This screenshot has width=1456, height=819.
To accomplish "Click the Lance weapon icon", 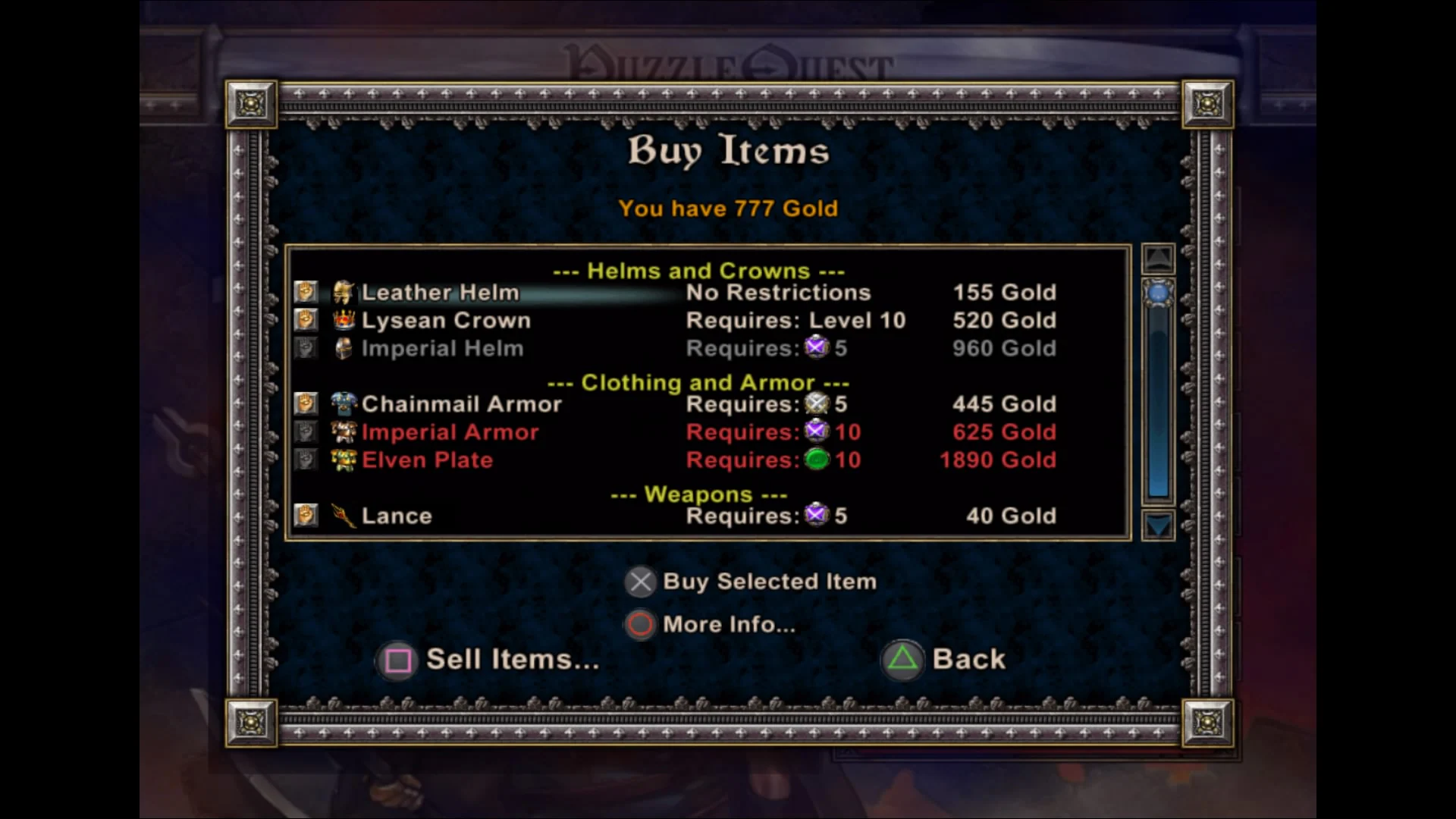I will 343,515.
